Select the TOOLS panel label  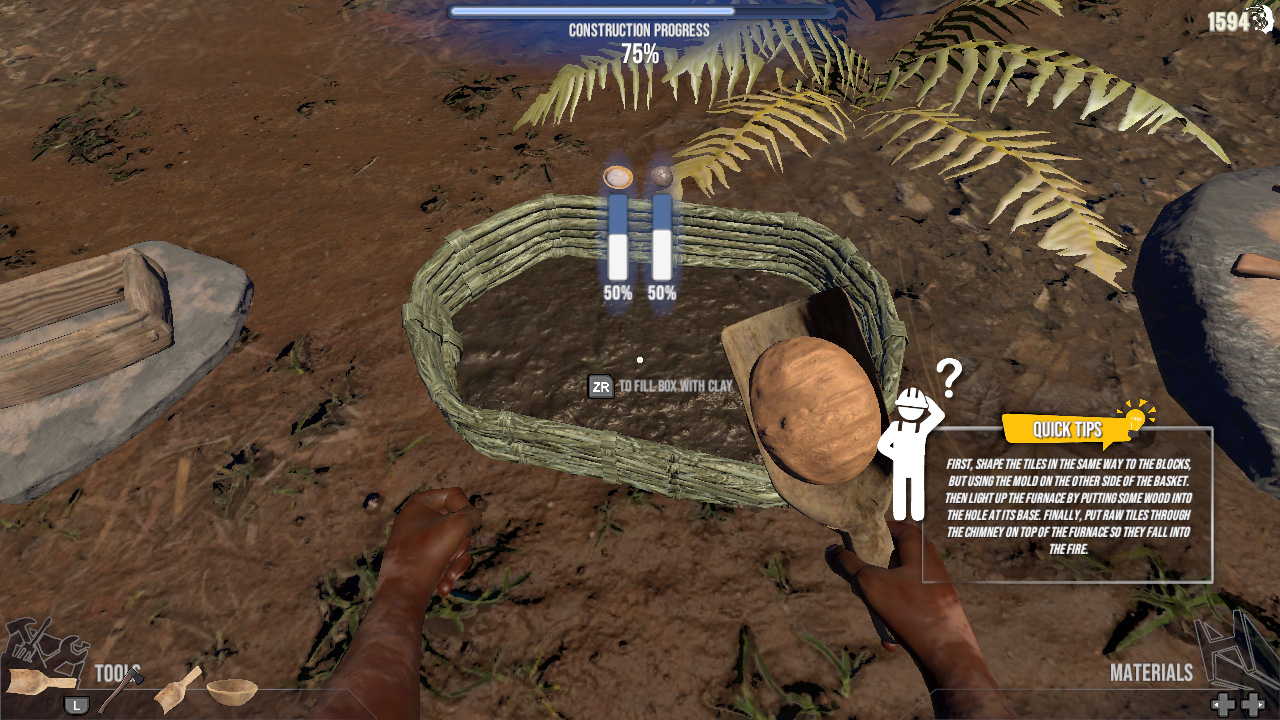(x=115, y=670)
